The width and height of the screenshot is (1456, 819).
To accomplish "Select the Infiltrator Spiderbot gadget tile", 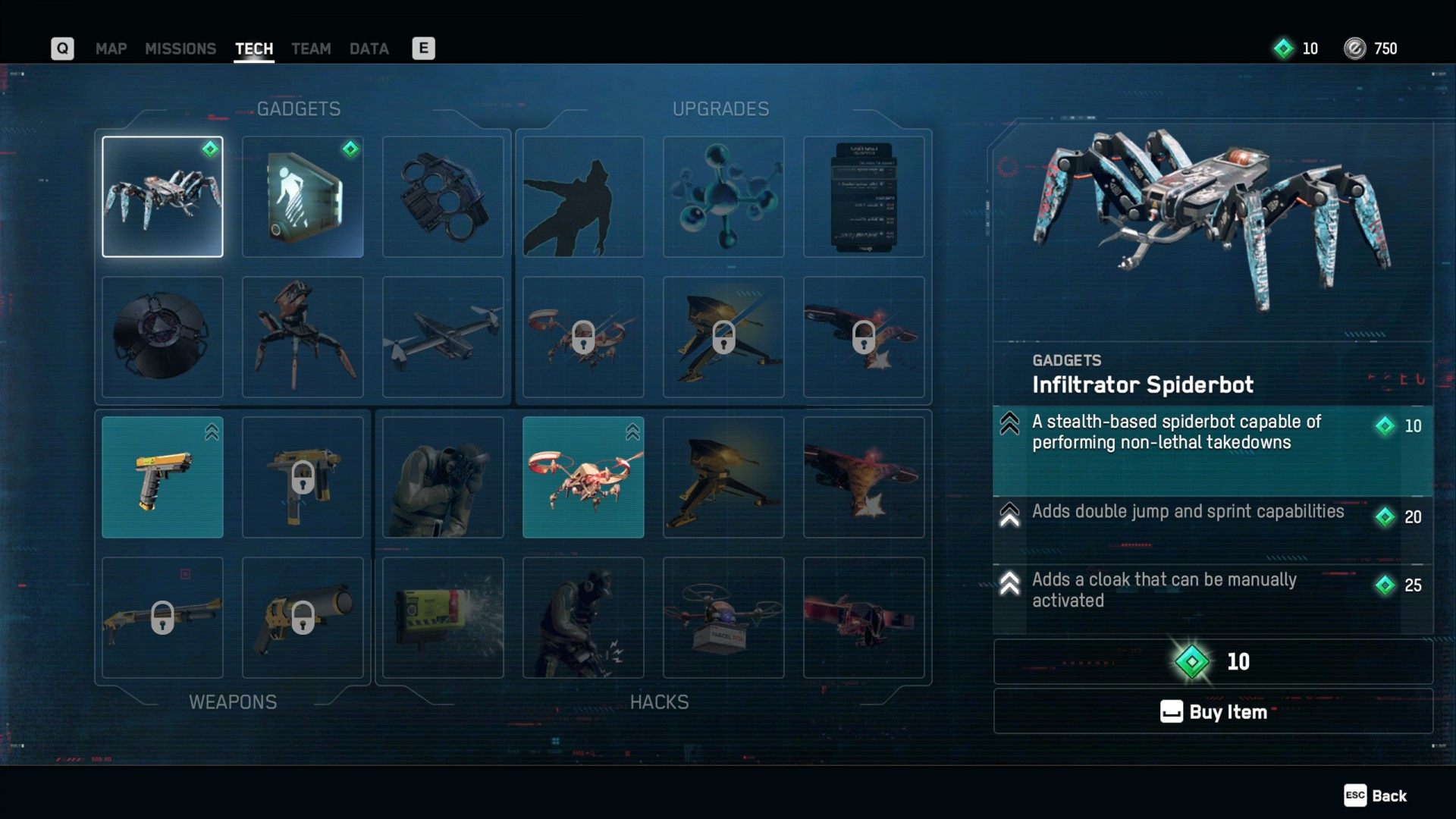I will coord(162,197).
